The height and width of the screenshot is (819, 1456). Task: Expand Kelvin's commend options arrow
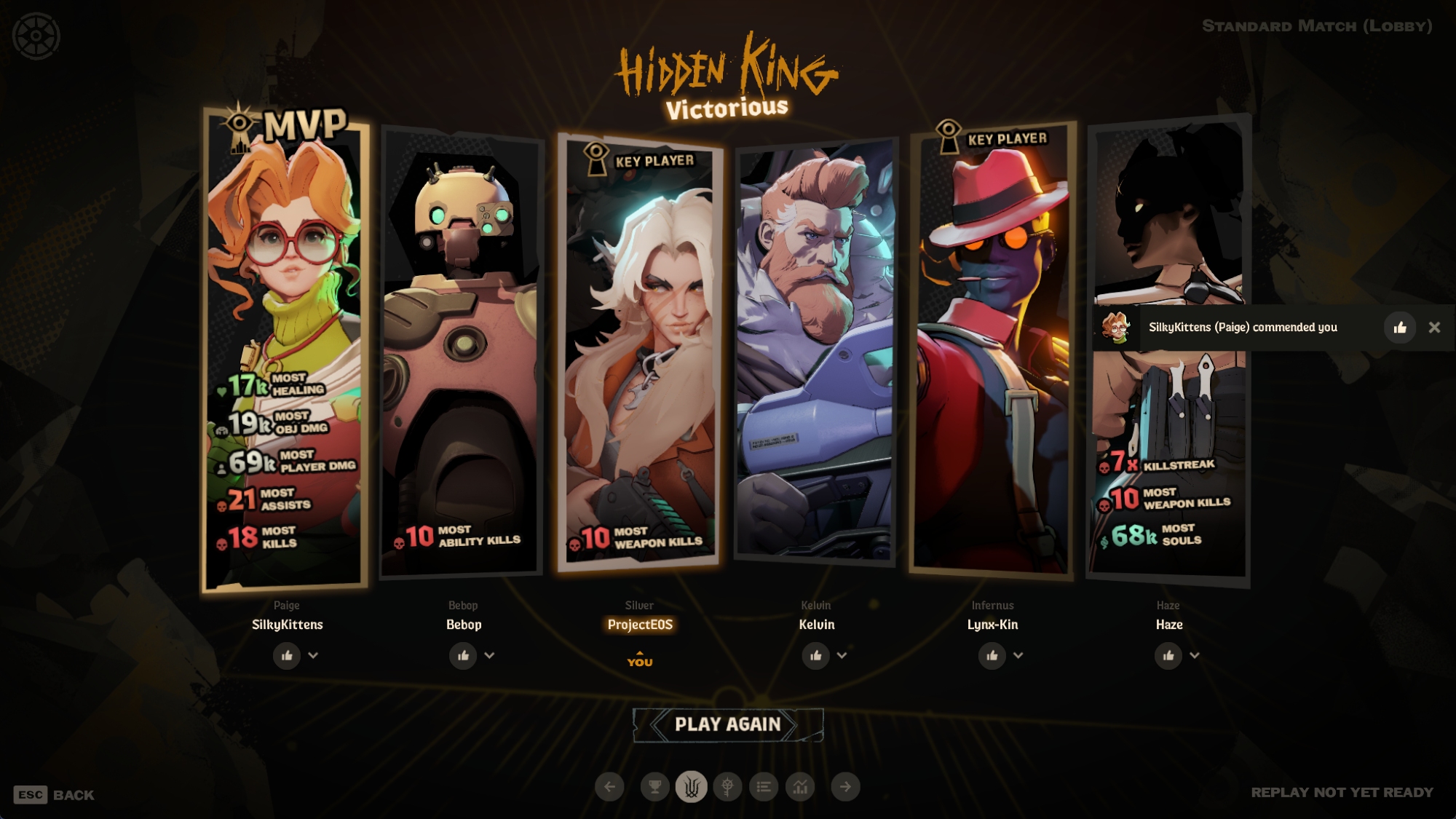click(x=842, y=655)
